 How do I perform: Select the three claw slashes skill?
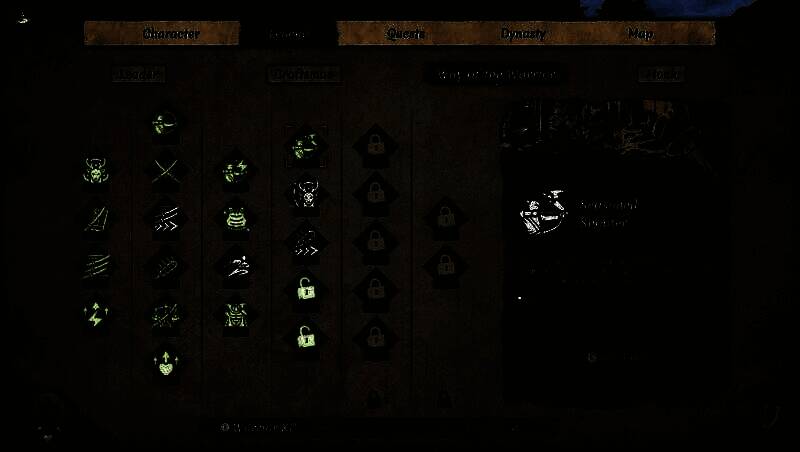pos(97,266)
